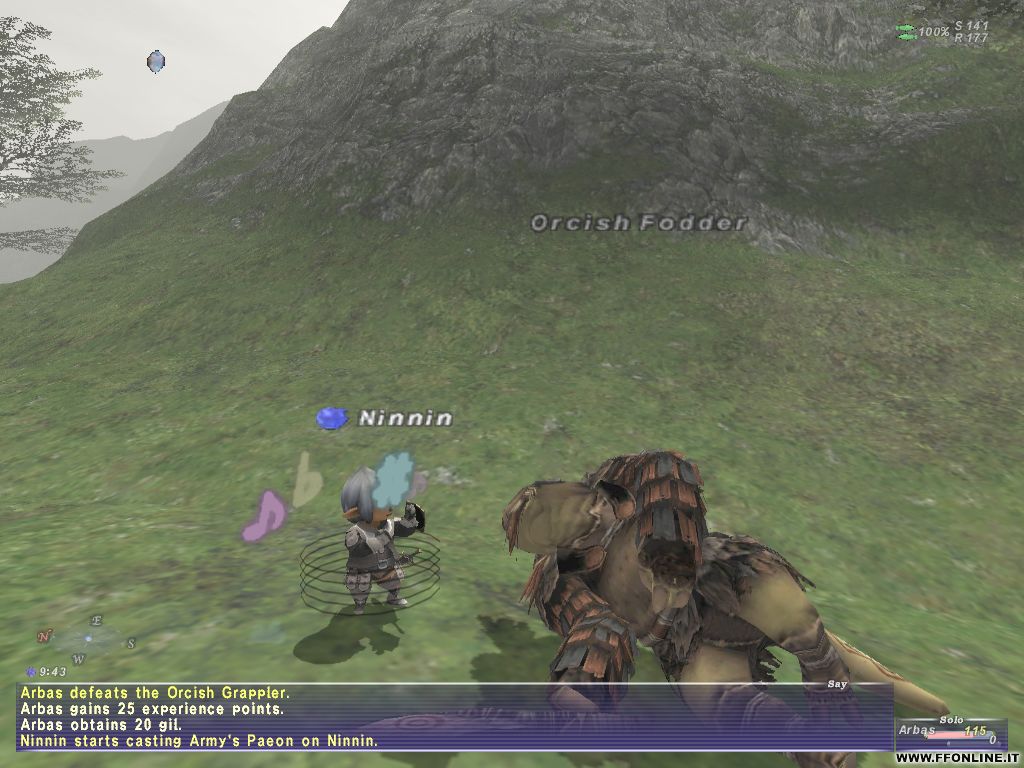
Task: Select Arbas in the party status box
Action: (x=916, y=731)
